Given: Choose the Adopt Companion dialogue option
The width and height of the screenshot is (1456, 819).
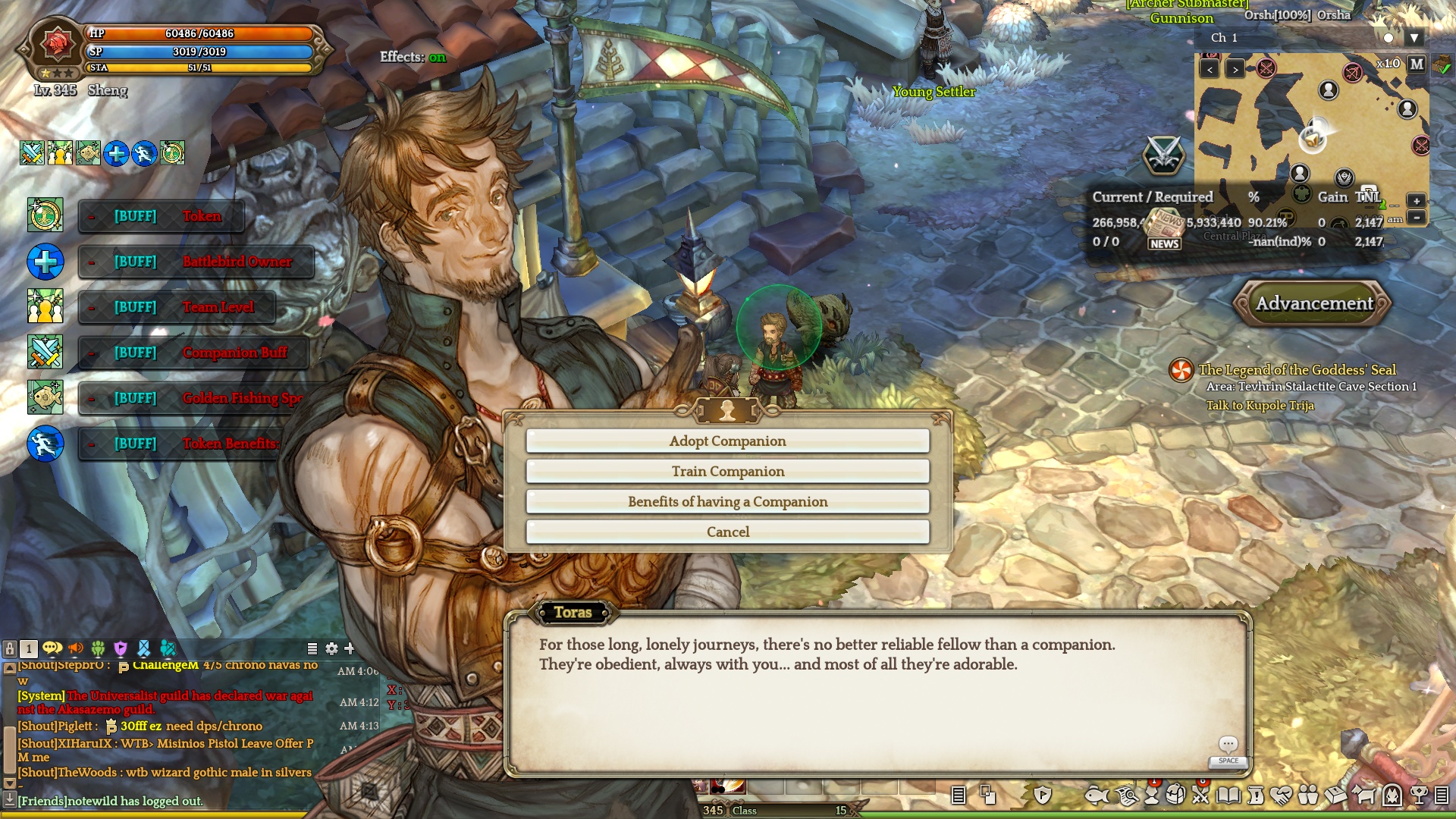Looking at the screenshot, I should pyautogui.click(x=727, y=441).
